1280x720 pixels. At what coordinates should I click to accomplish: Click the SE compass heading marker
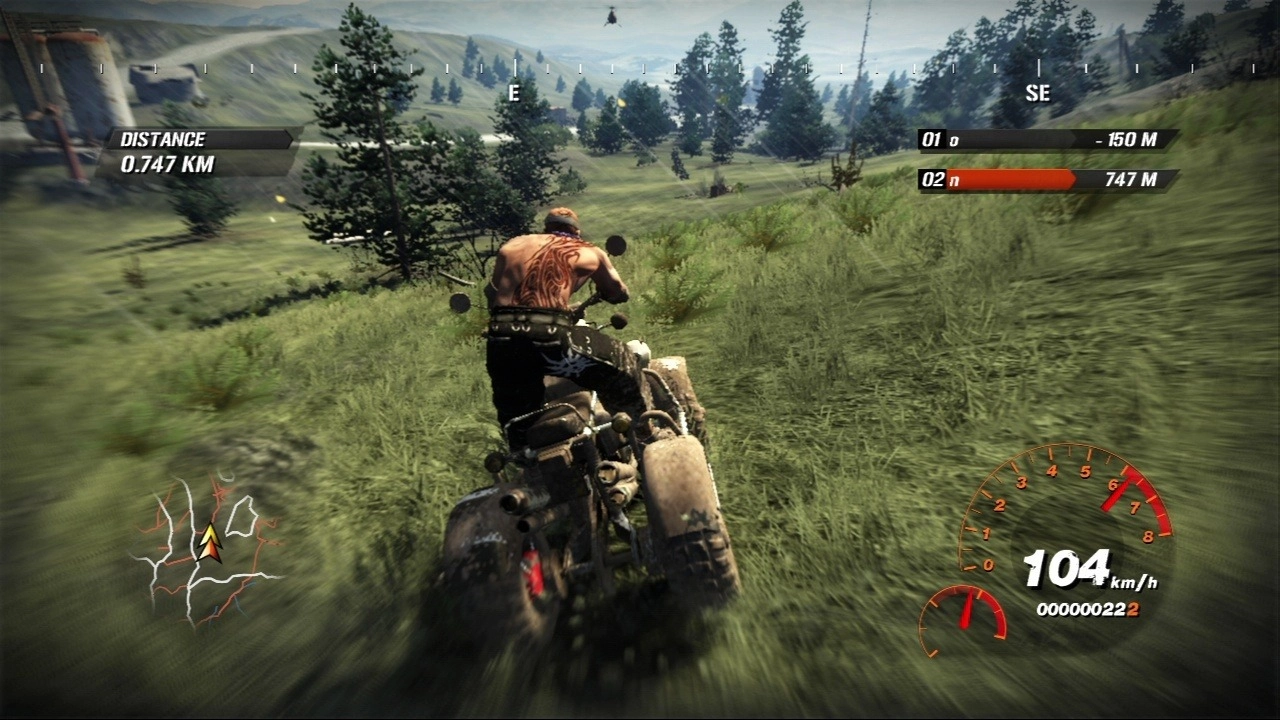(x=1038, y=92)
